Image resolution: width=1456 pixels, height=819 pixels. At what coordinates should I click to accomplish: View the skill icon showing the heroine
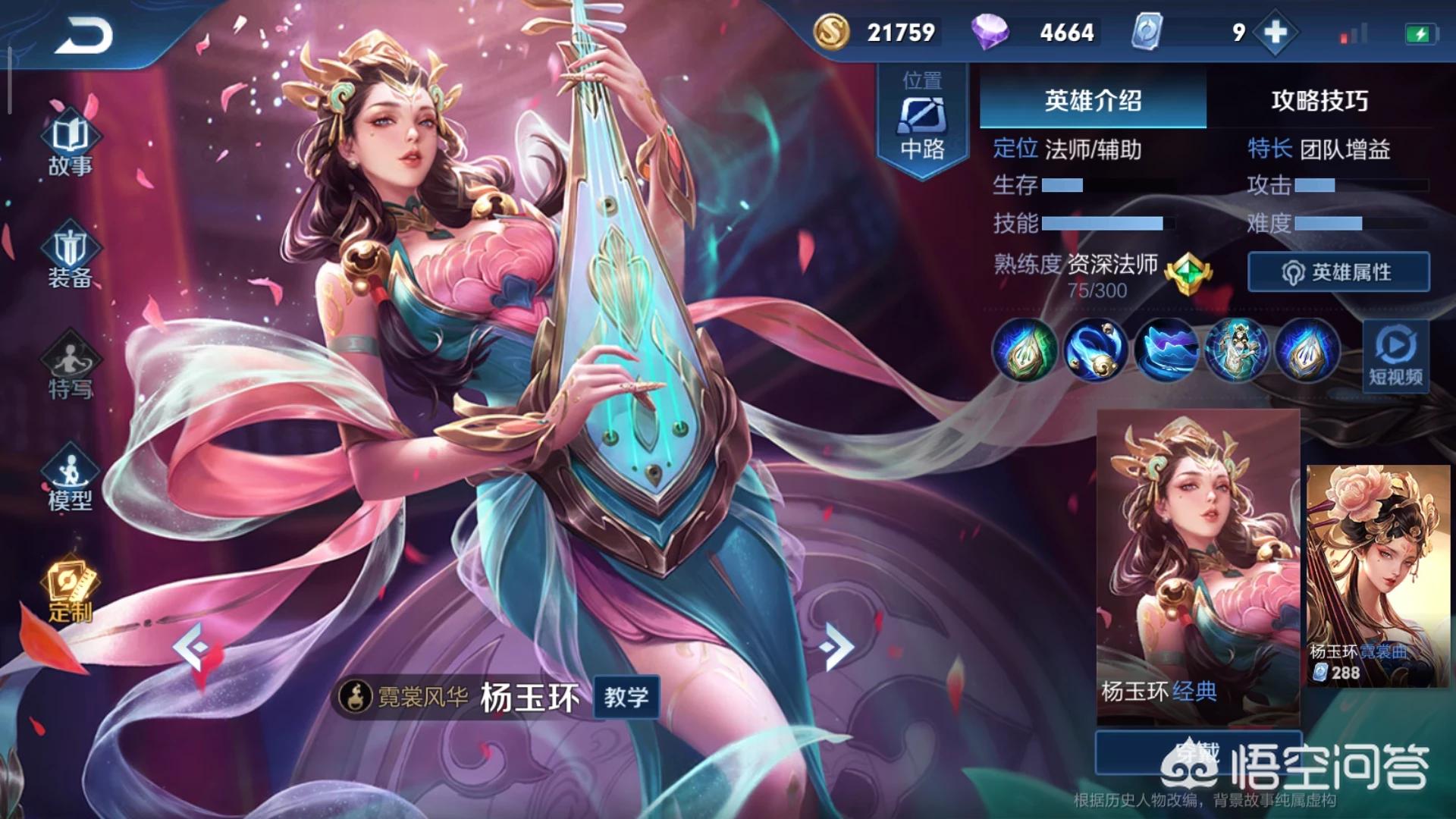1236,350
